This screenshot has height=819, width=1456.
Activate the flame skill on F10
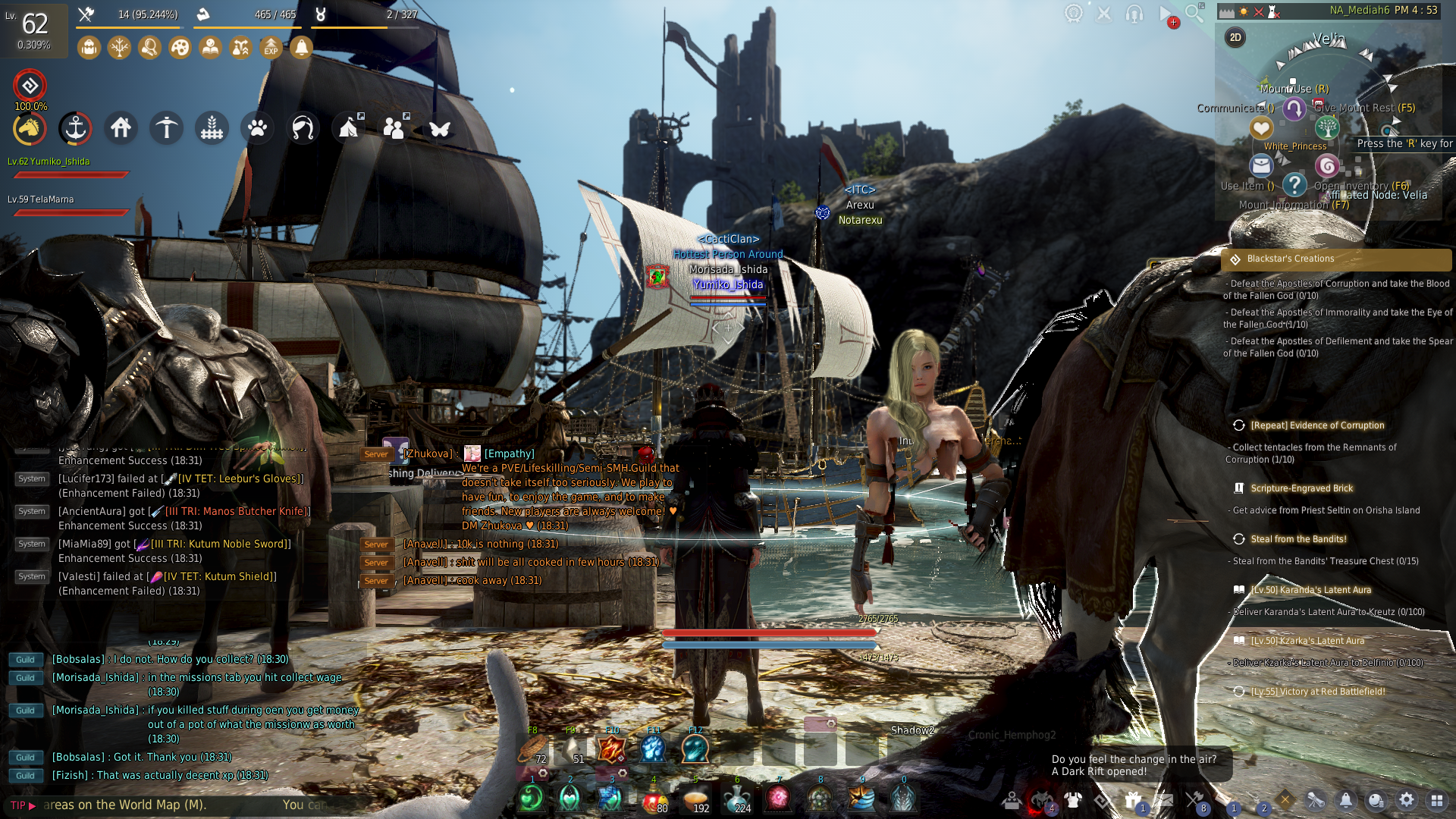tap(611, 748)
